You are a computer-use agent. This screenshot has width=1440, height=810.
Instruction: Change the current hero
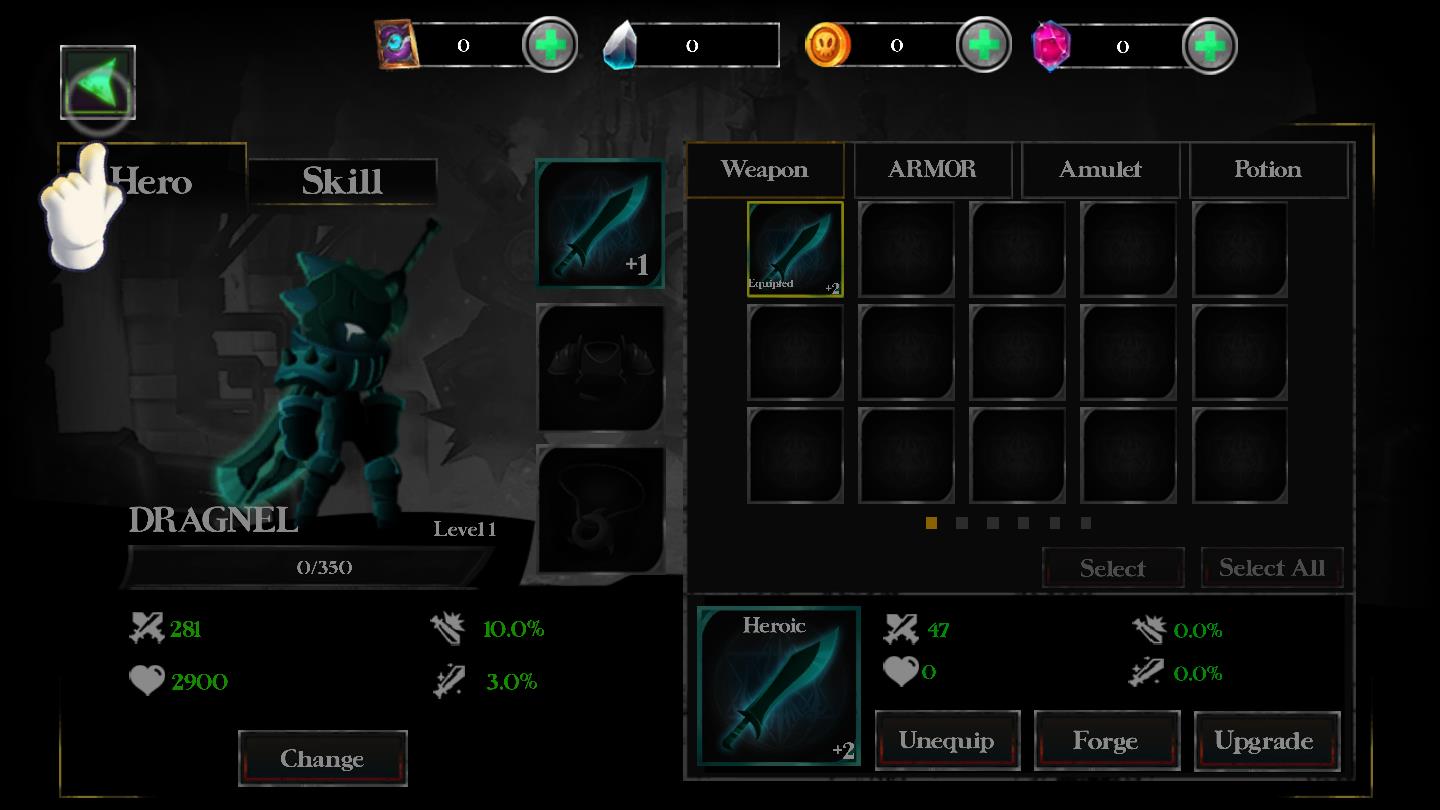pos(322,759)
